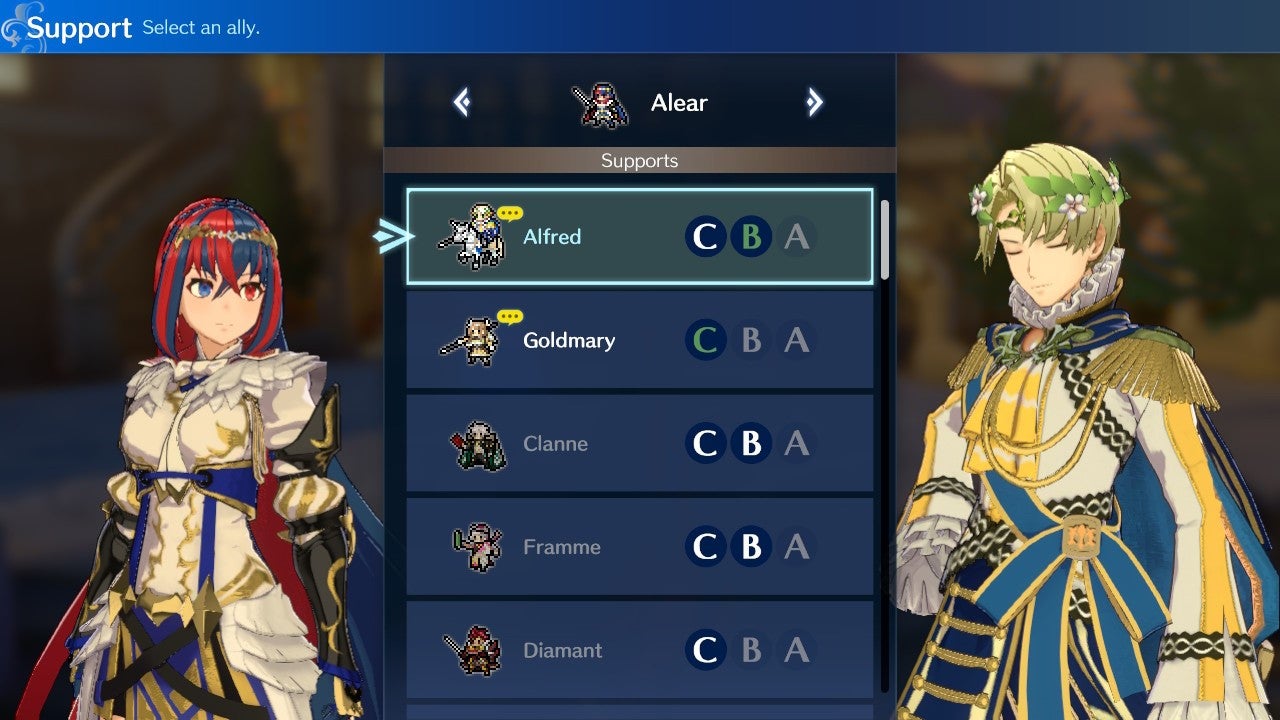Click the right arrow to view next character
The width and height of the screenshot is (1280, 720).
pyautogui.click(x=816, y=101)
